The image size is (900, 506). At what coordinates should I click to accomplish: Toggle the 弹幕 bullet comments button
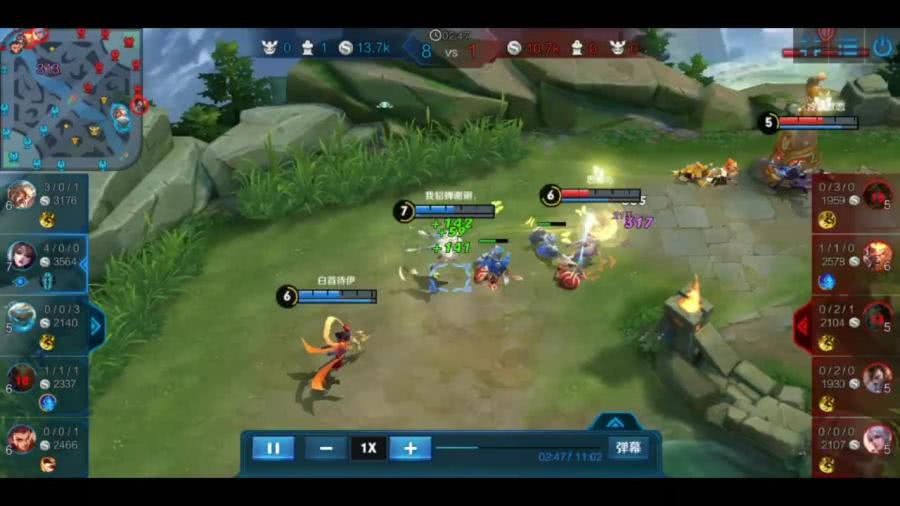pyautogui.click(x=628, y=448)
